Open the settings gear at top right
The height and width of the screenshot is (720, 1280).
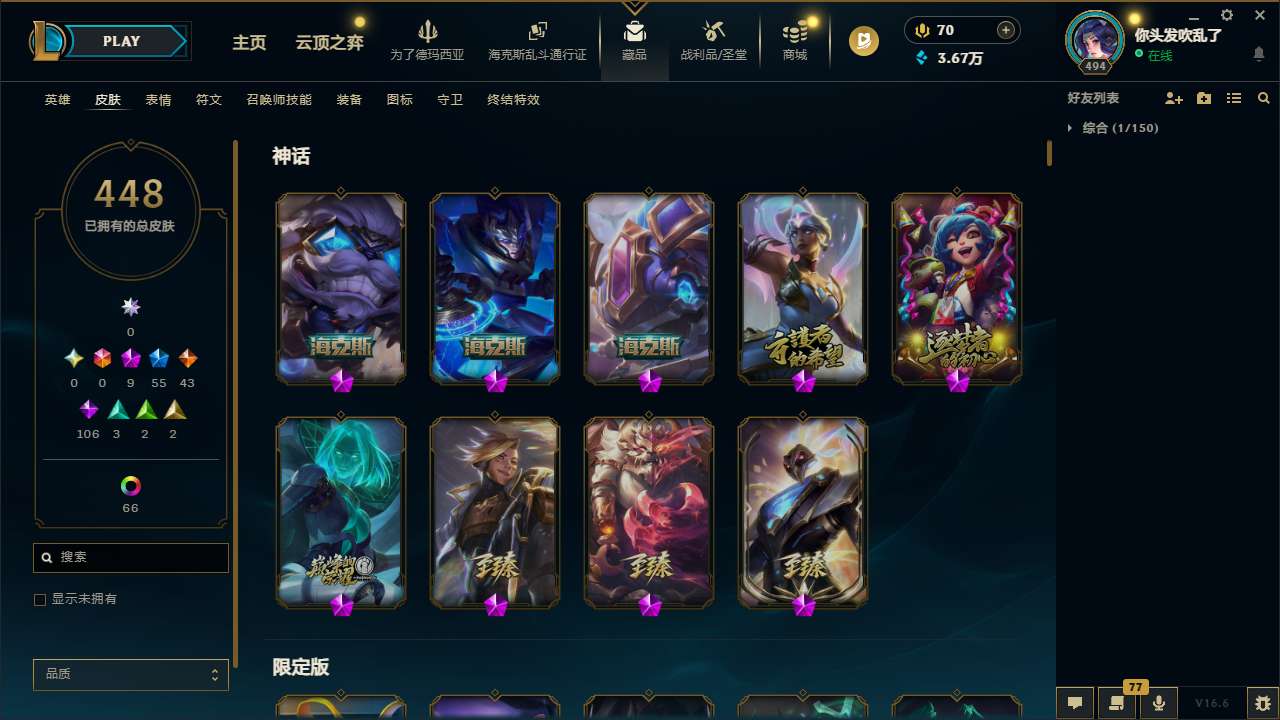[x=1226, y=15]
